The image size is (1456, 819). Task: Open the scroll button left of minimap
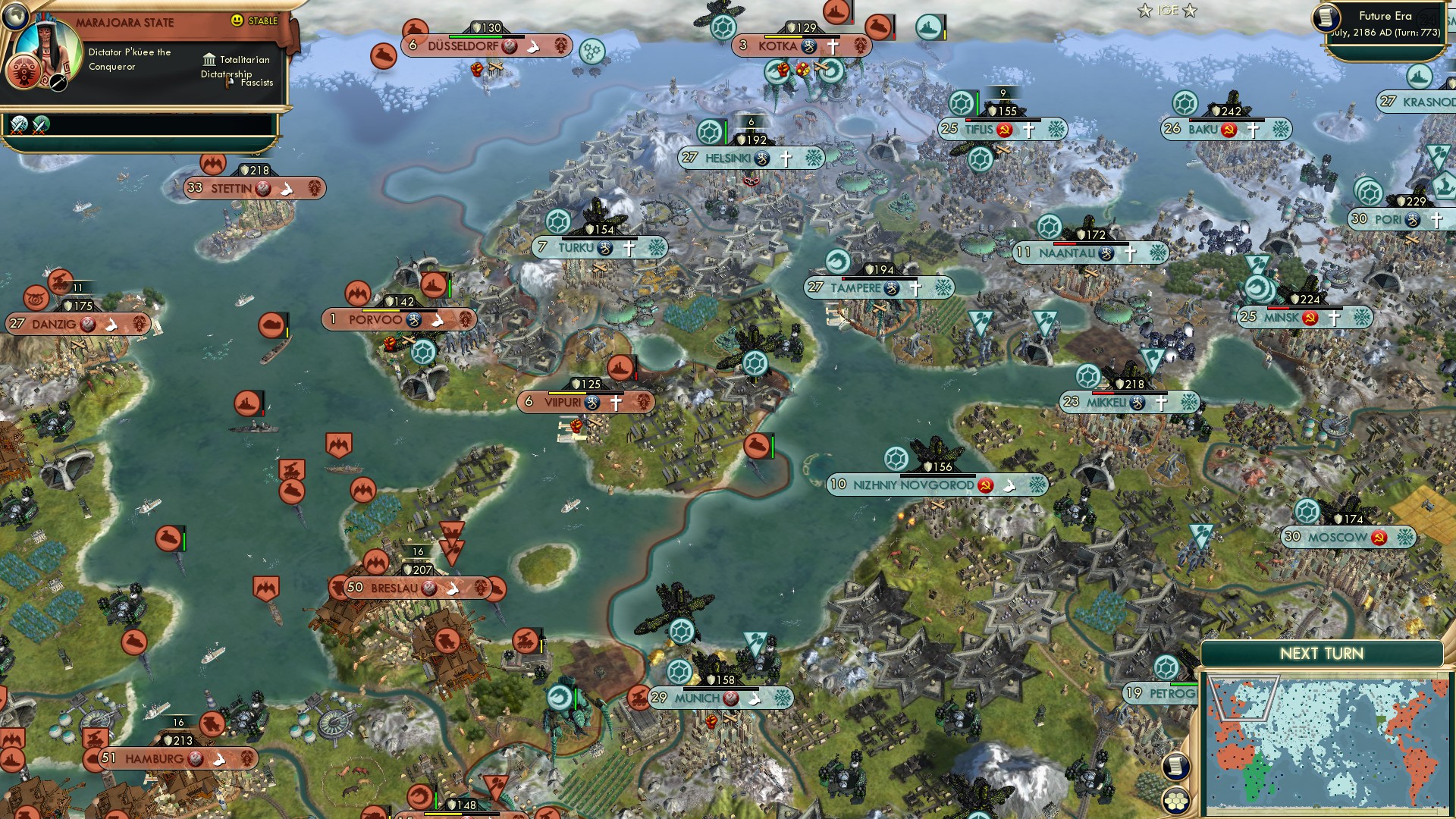tap(1175, 767)
